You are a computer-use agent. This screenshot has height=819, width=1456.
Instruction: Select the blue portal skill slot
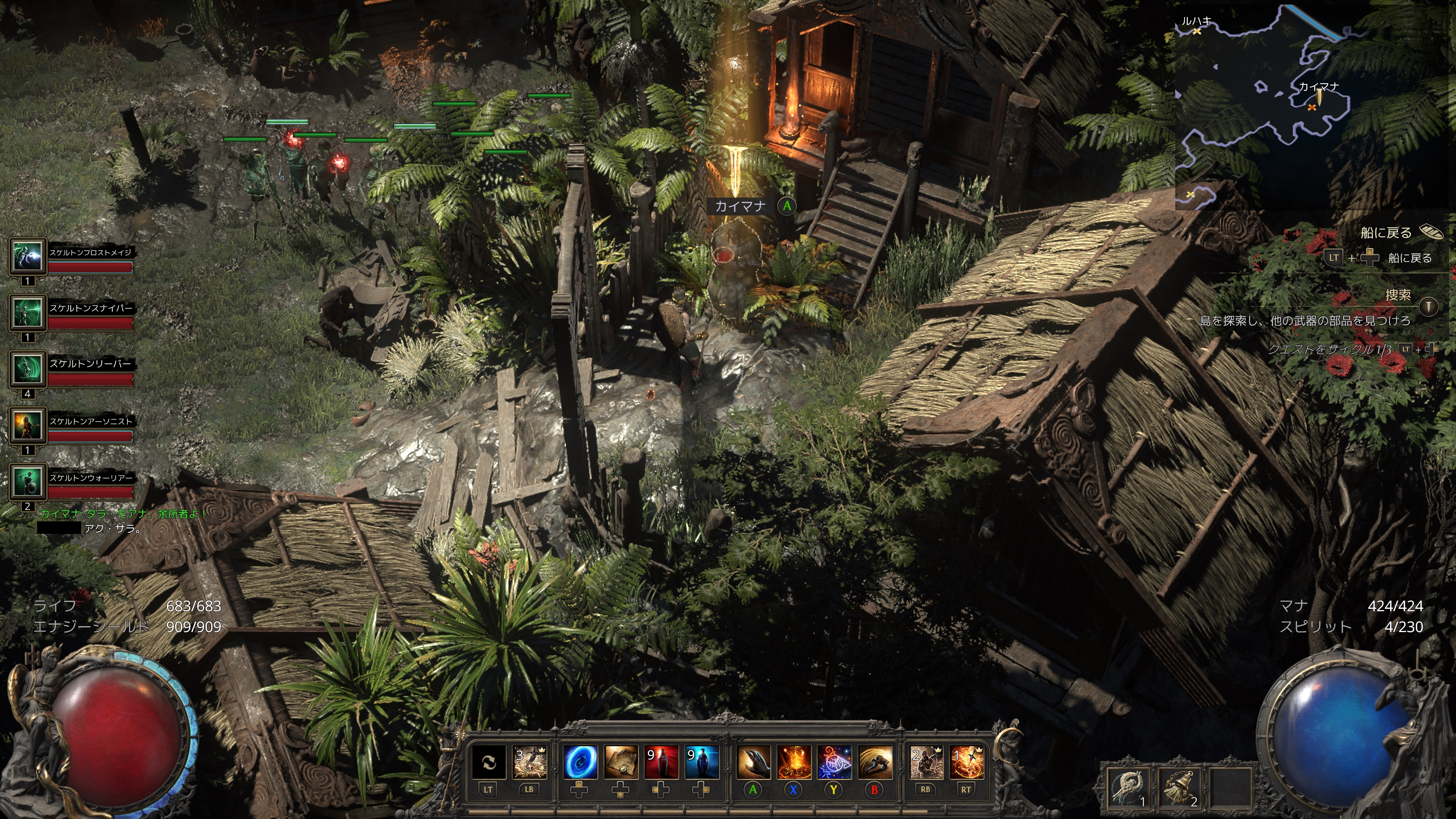click(x=579, y=762)
